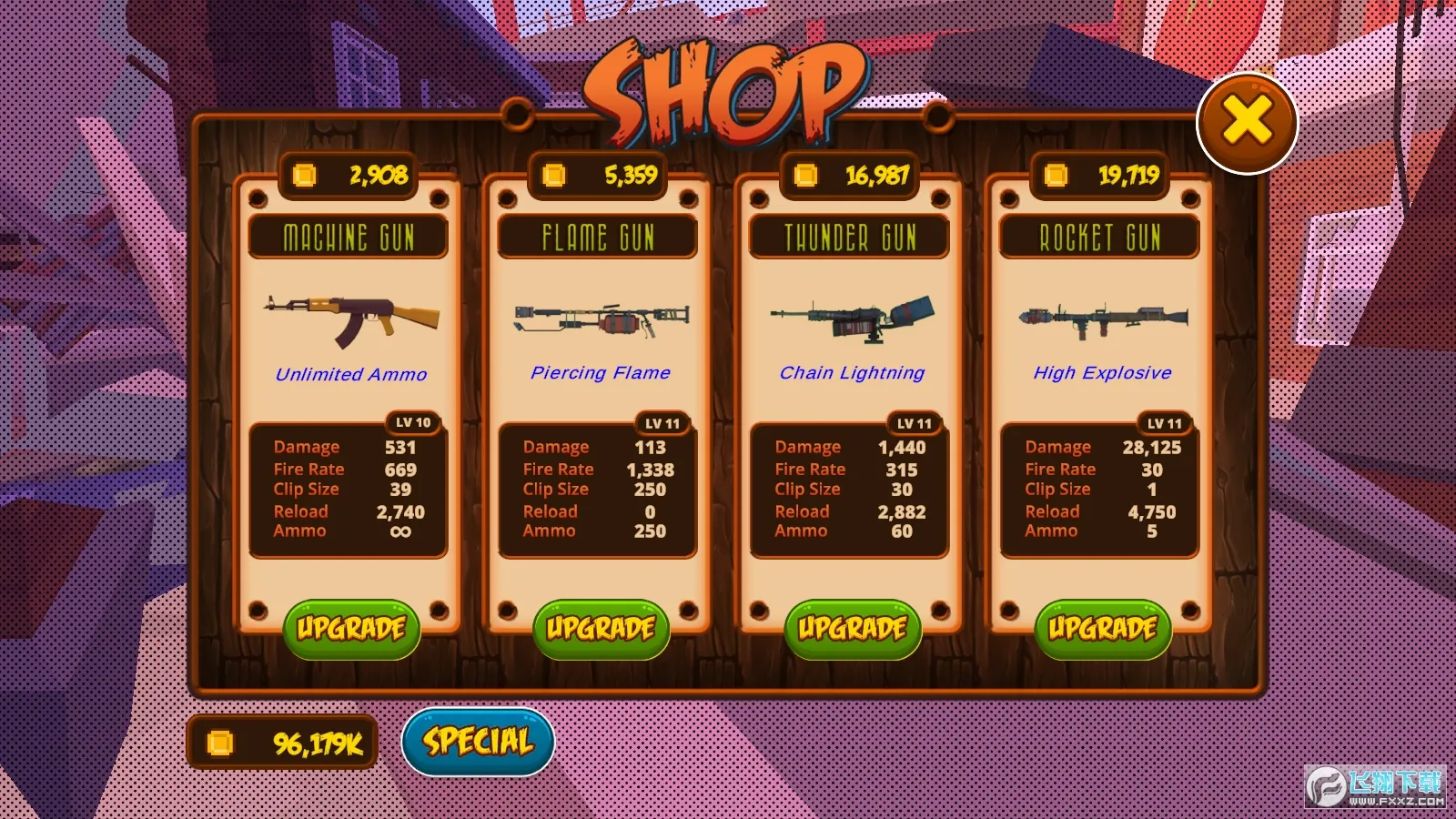Upgrade the Machine Gun
This screenshot has width=1456, height=819.
[351, 628]
